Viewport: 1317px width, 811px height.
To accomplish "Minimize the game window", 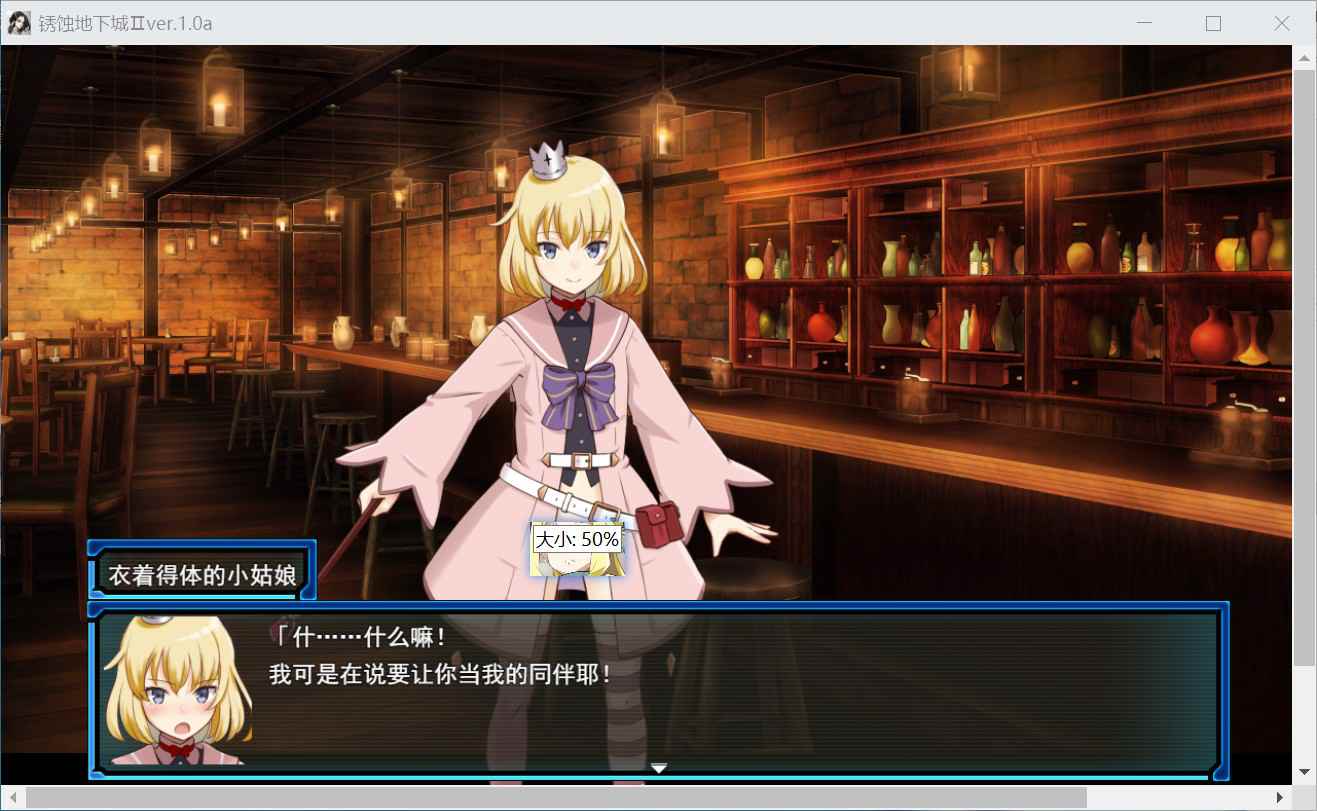I will pyautogui.click(x=1145, y=24).
